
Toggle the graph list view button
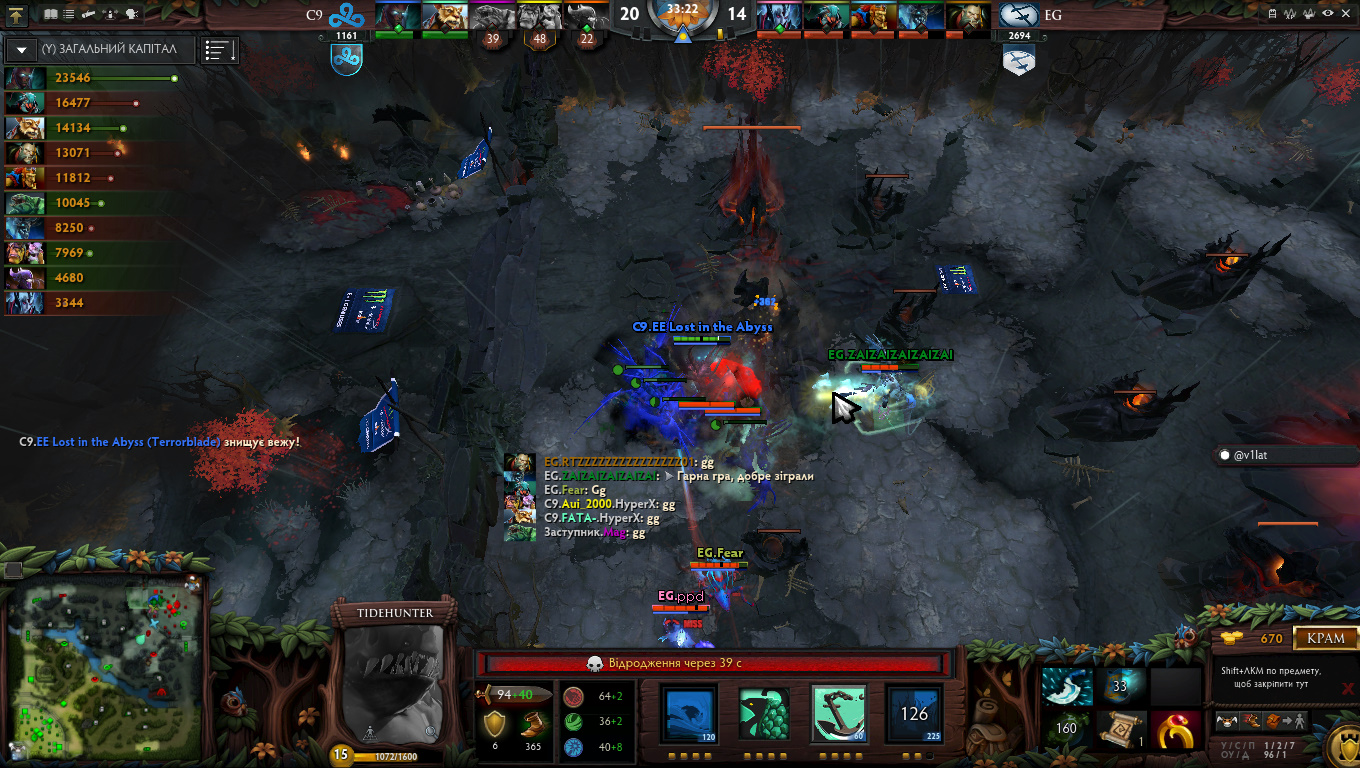219,49
